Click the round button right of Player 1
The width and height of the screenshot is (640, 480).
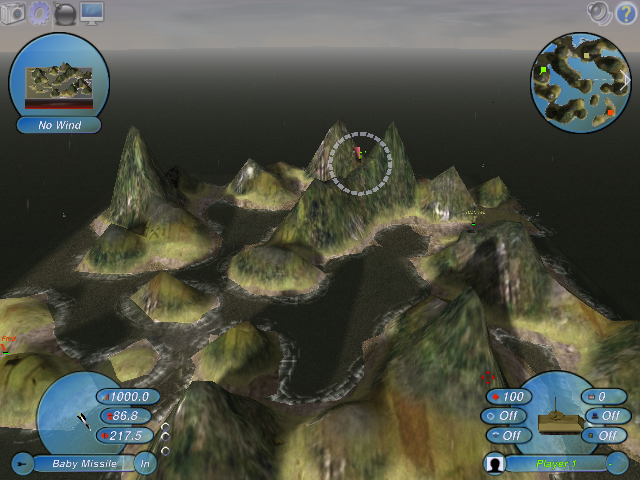(x=617, y=463)
